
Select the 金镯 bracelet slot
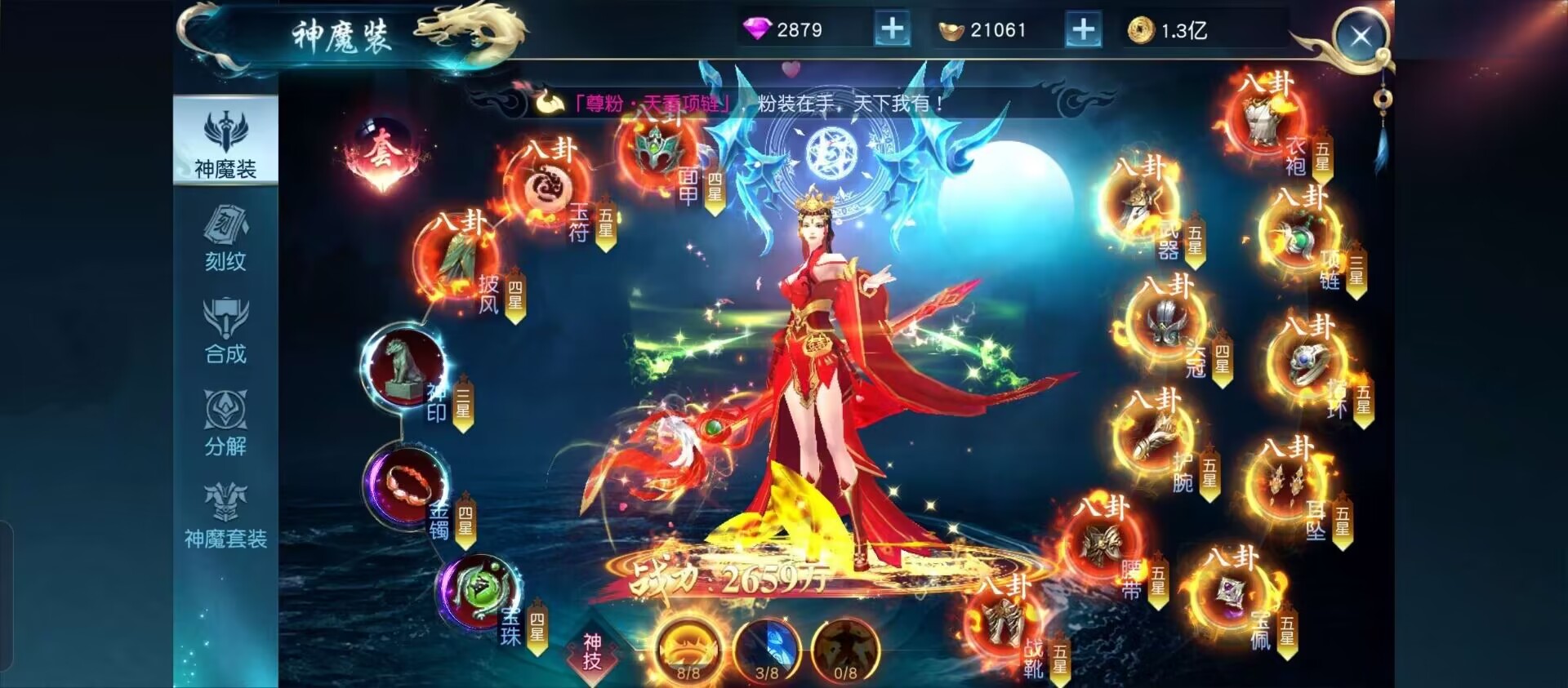point(405,486)
